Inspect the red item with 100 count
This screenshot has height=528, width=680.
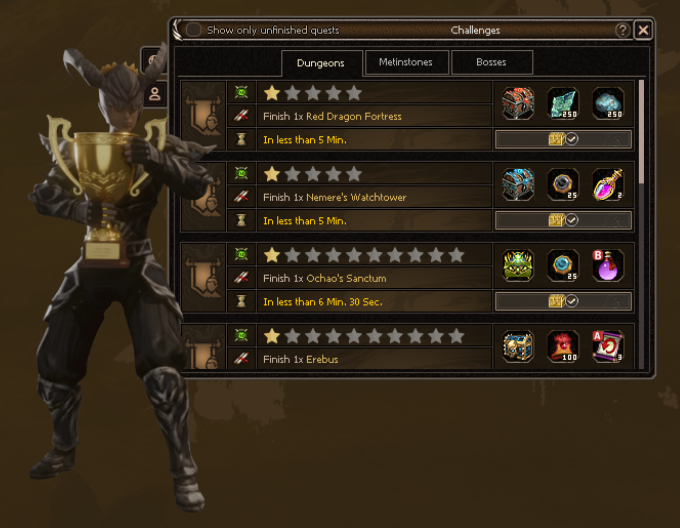pyautogui.click(x=563, y=346)
